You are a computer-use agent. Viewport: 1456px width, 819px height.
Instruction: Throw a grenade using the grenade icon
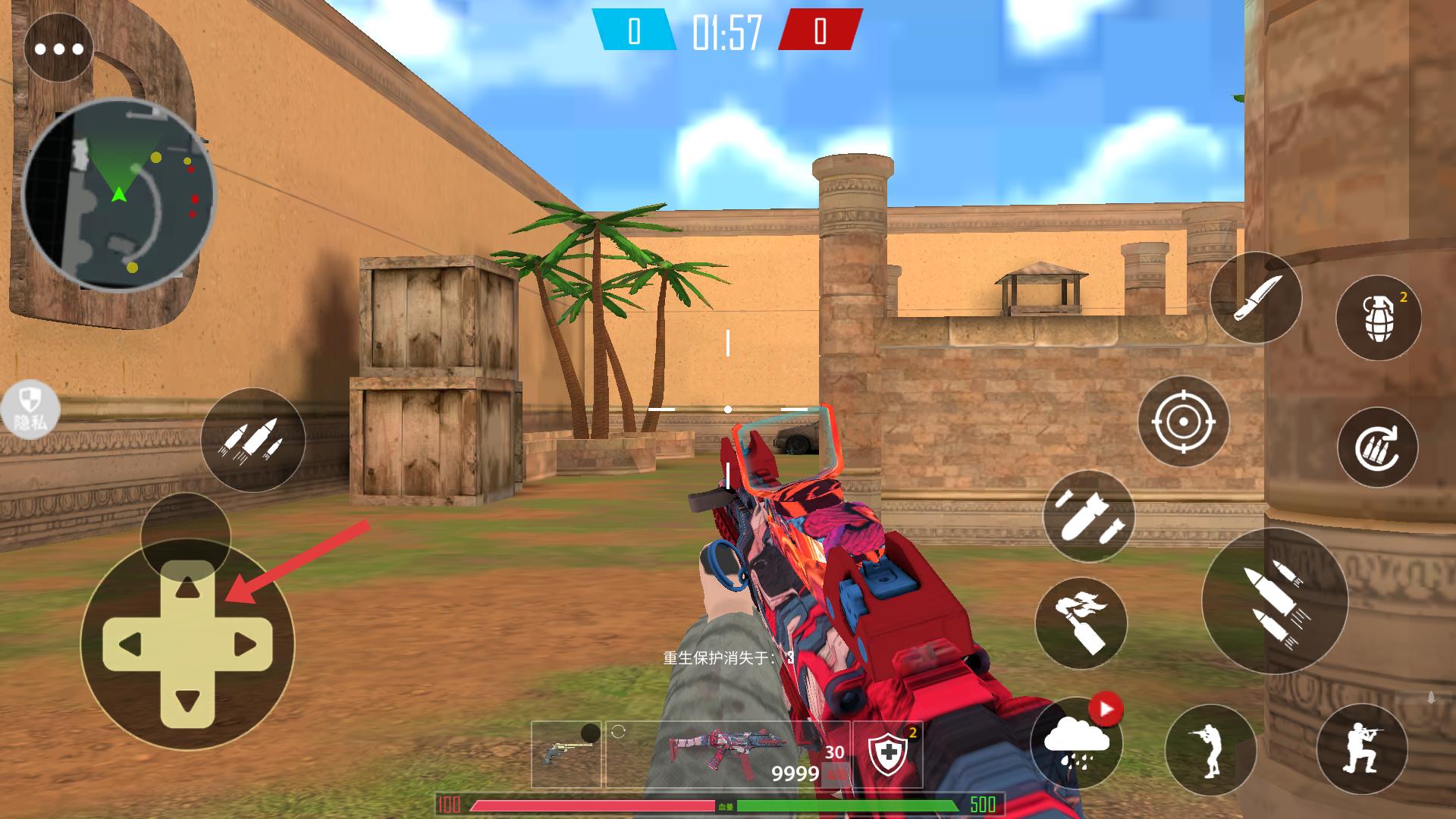click(x=1378, y=318)
